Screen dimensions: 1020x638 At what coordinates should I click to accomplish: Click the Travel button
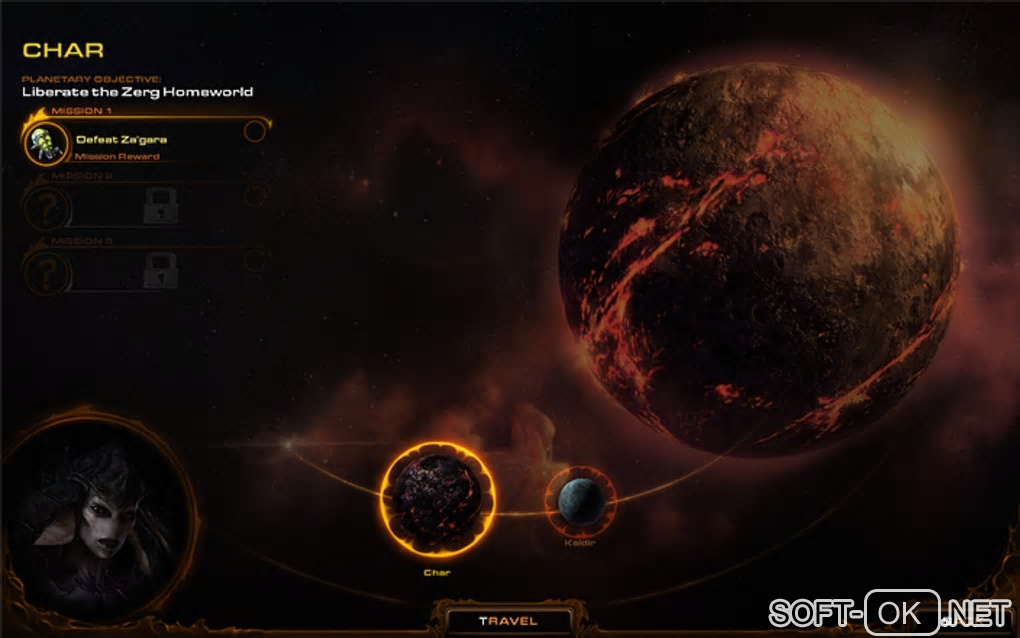(x=508, y=621)
